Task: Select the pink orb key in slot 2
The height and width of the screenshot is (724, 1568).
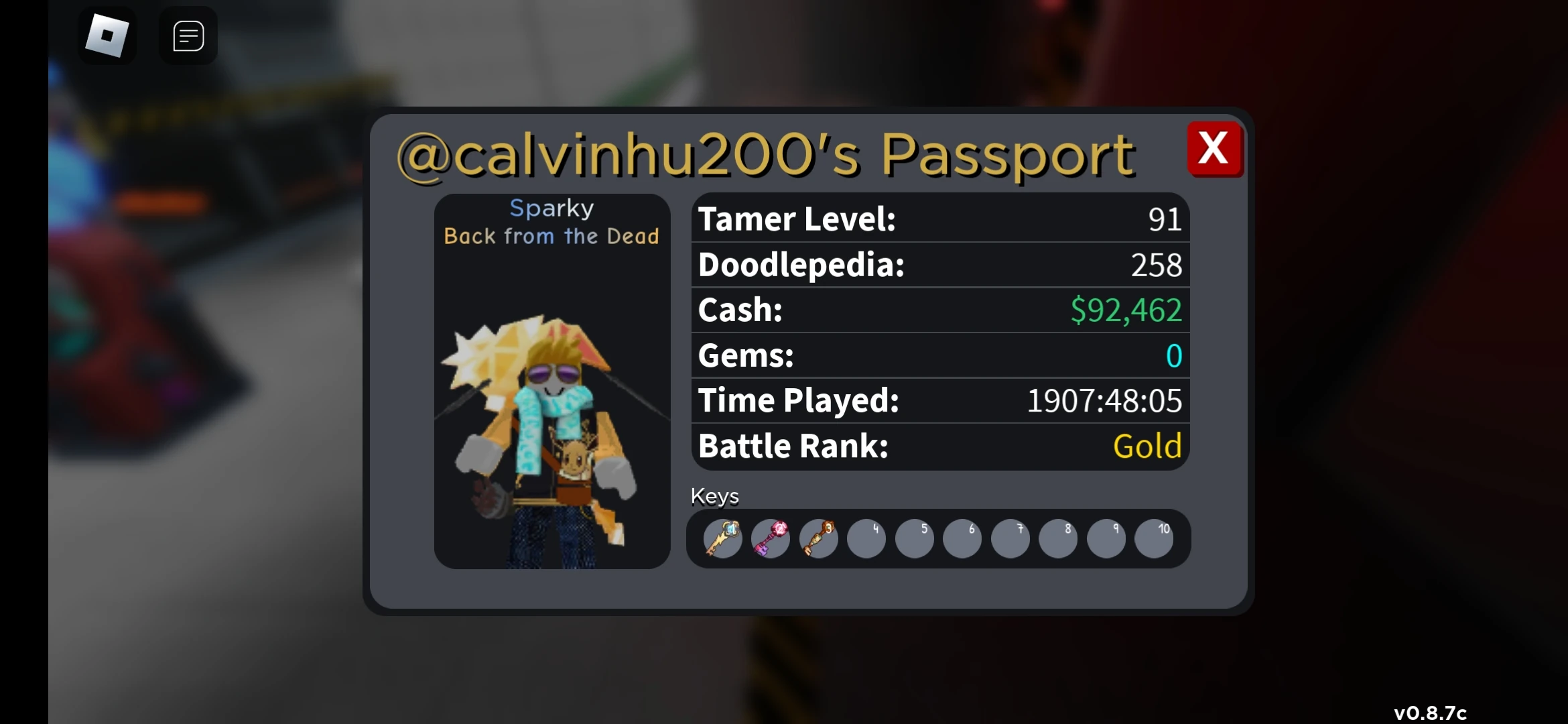Action: click(770, 538)
